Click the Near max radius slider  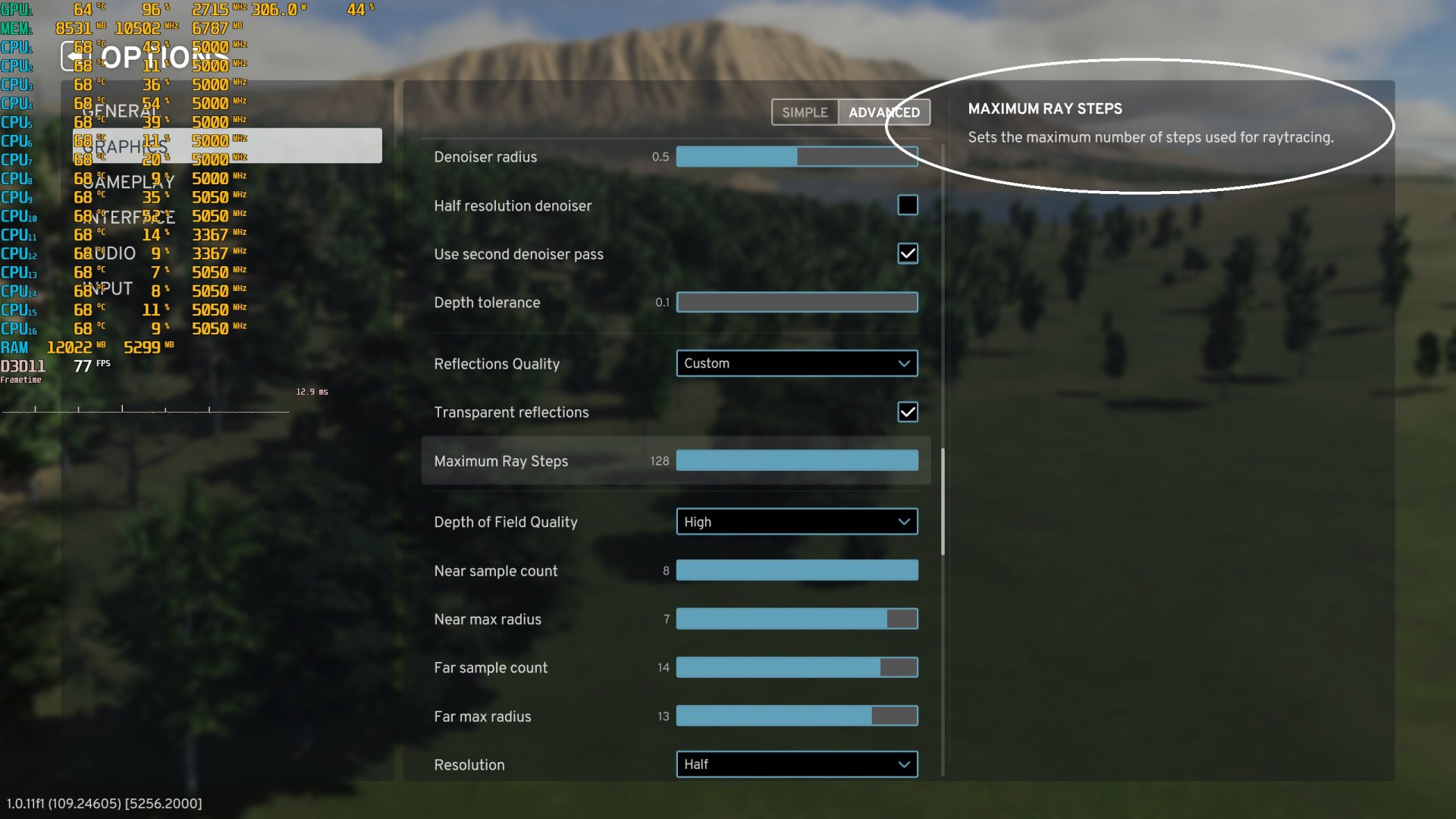click(796, 619)
